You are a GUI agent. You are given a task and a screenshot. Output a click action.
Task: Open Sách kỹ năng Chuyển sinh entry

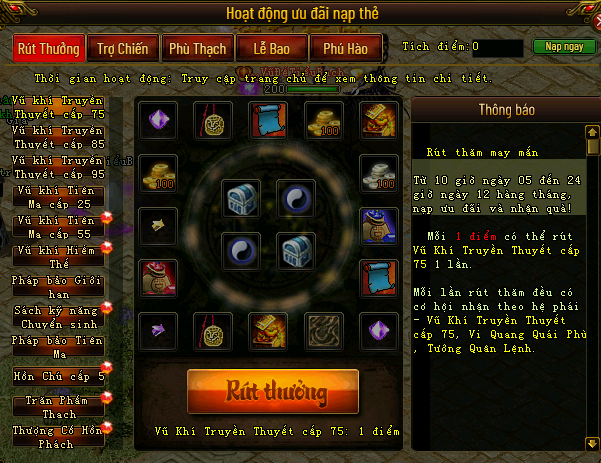point(60,317)
